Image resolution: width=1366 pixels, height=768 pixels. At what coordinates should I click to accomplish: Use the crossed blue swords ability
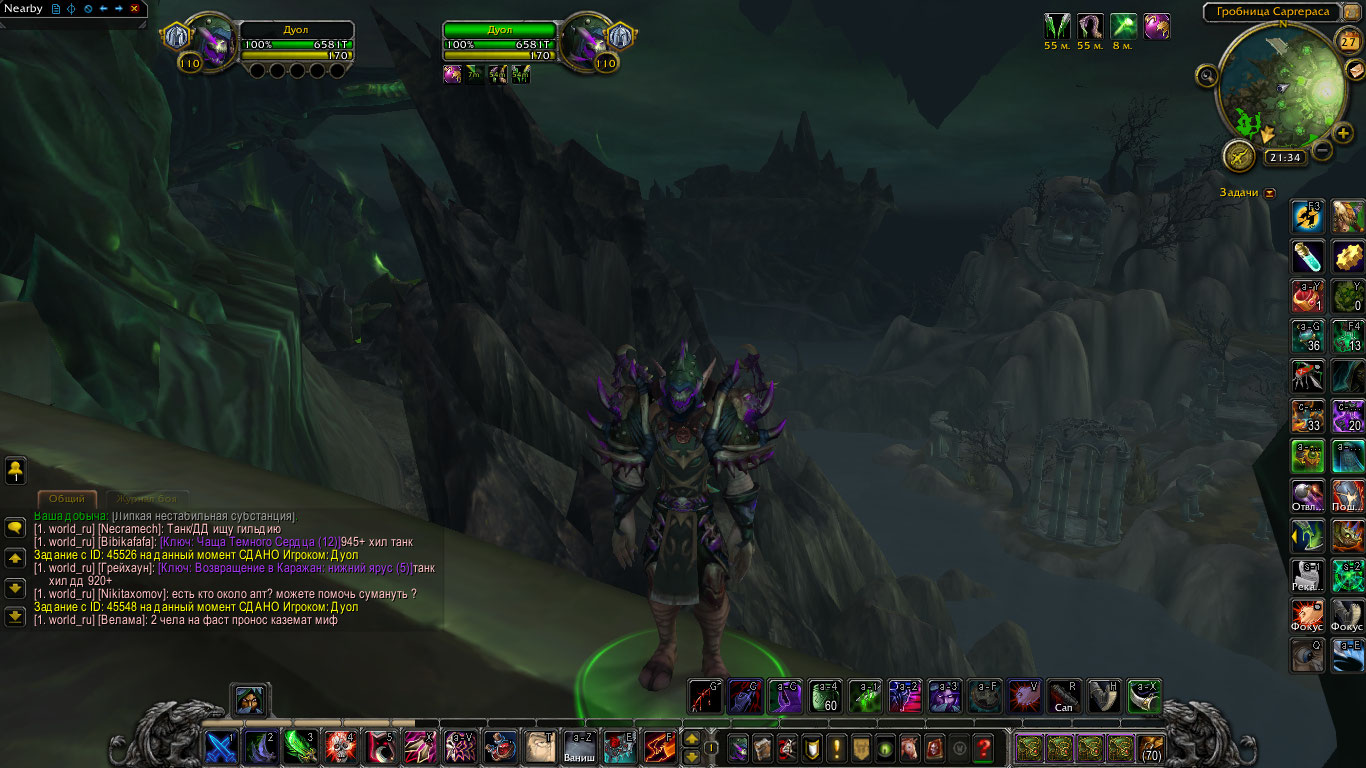[220, 747]
